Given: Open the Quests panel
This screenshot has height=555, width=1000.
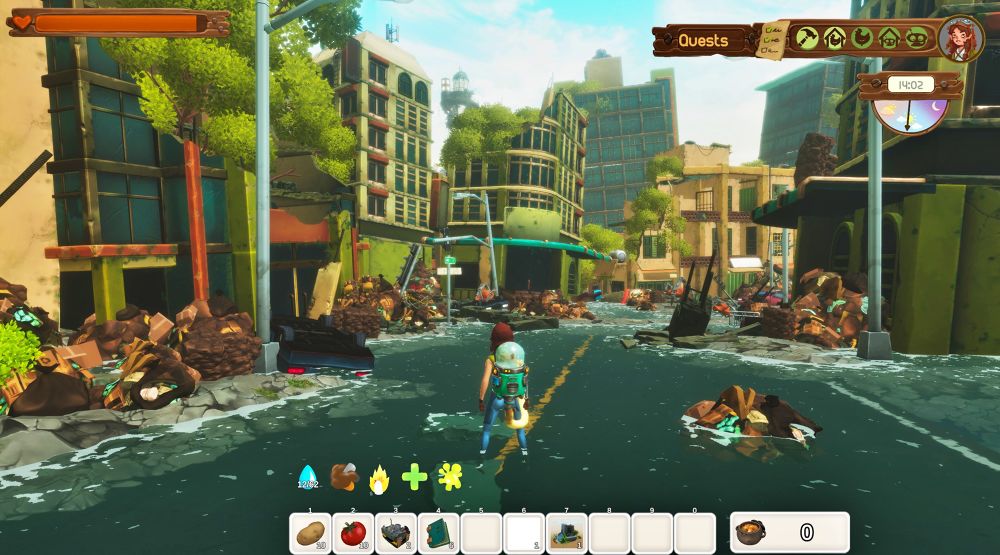Looking at the screenshot, I should tap(703, 41).
